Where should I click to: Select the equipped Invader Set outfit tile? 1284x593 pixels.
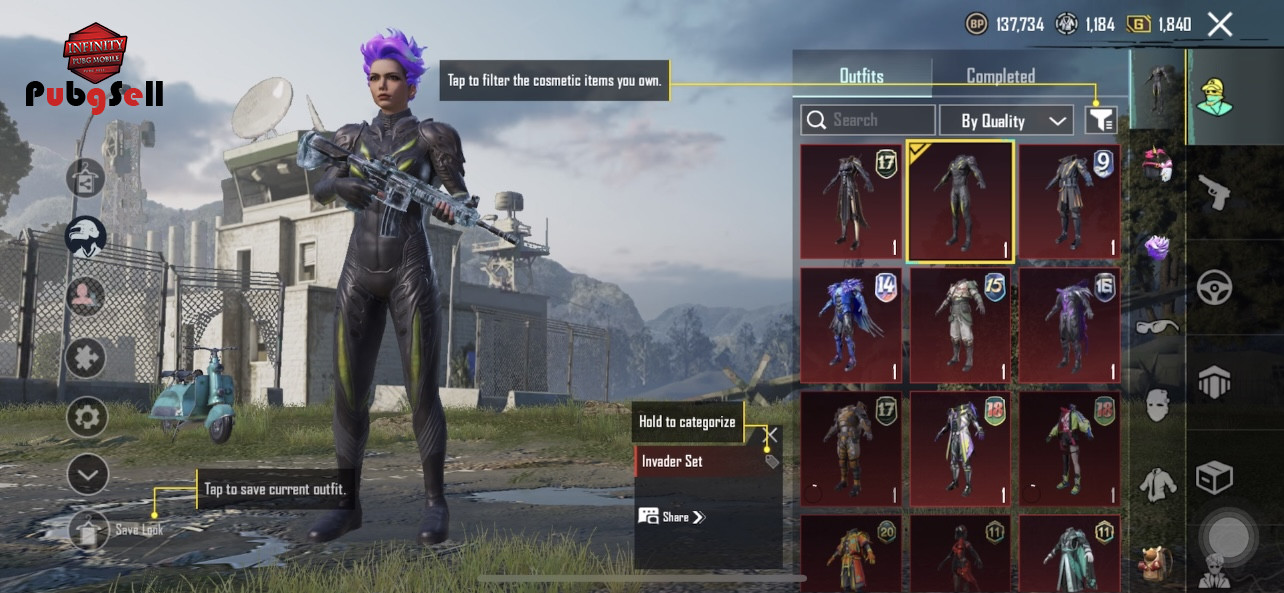tap(960, 202)
